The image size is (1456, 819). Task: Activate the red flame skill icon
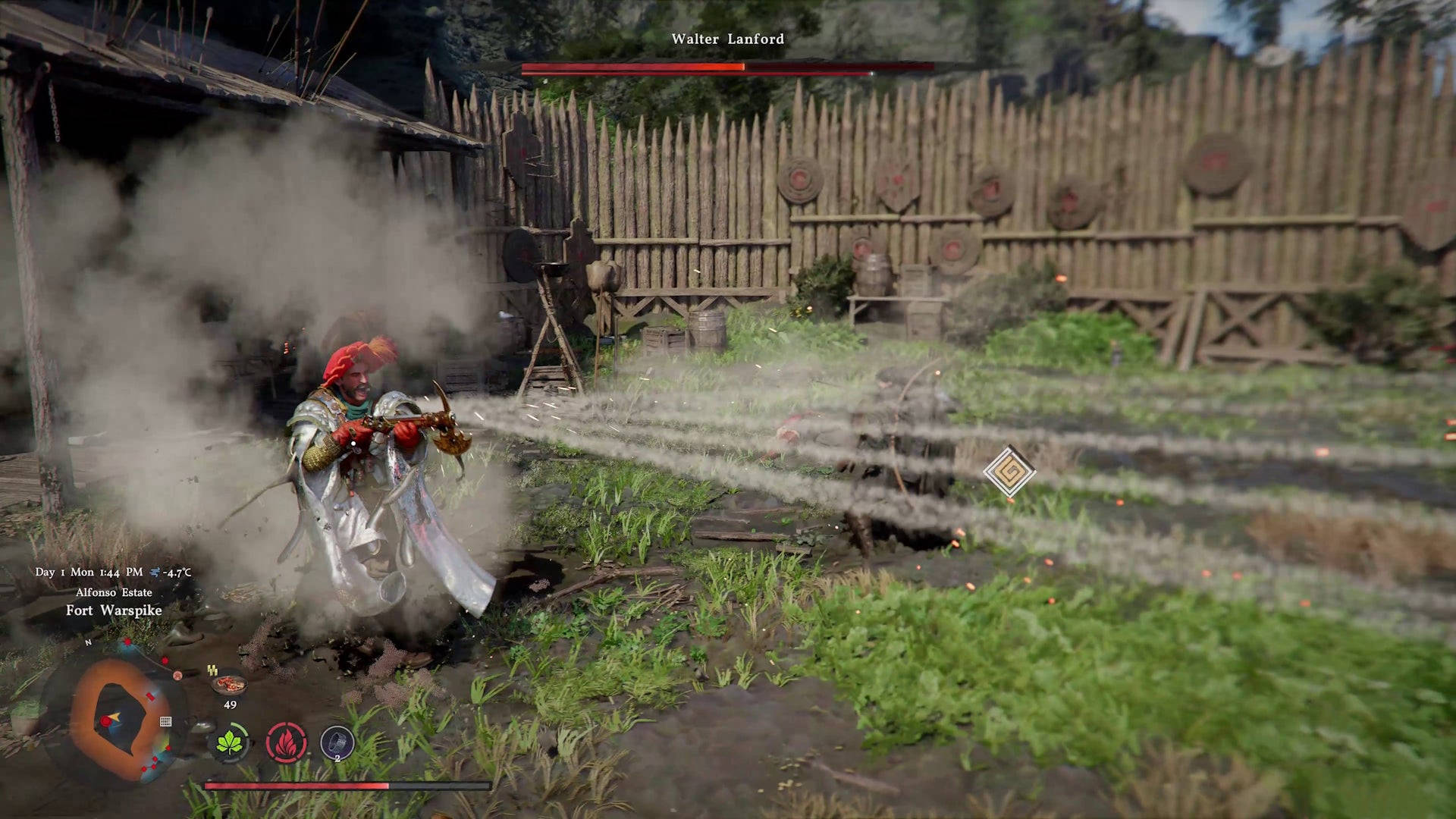click(286, 742)
